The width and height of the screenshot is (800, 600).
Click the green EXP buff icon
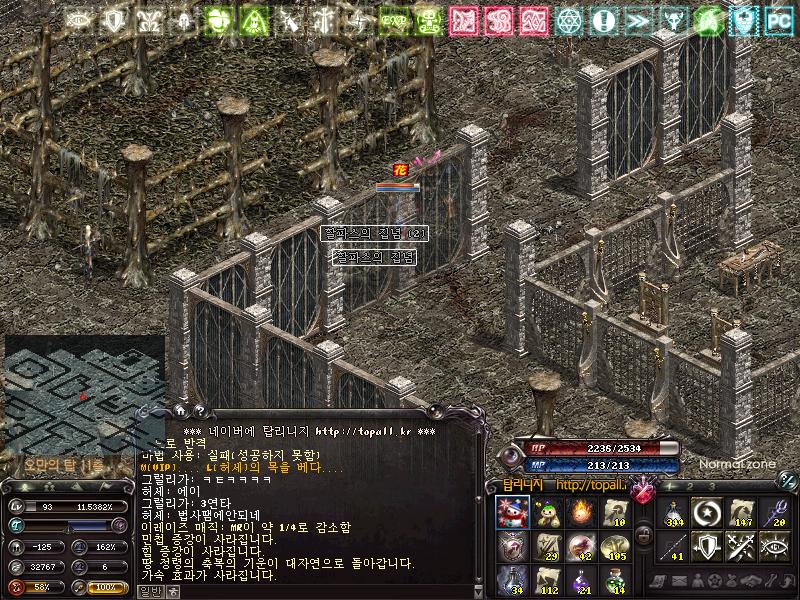tap(392, 19)
